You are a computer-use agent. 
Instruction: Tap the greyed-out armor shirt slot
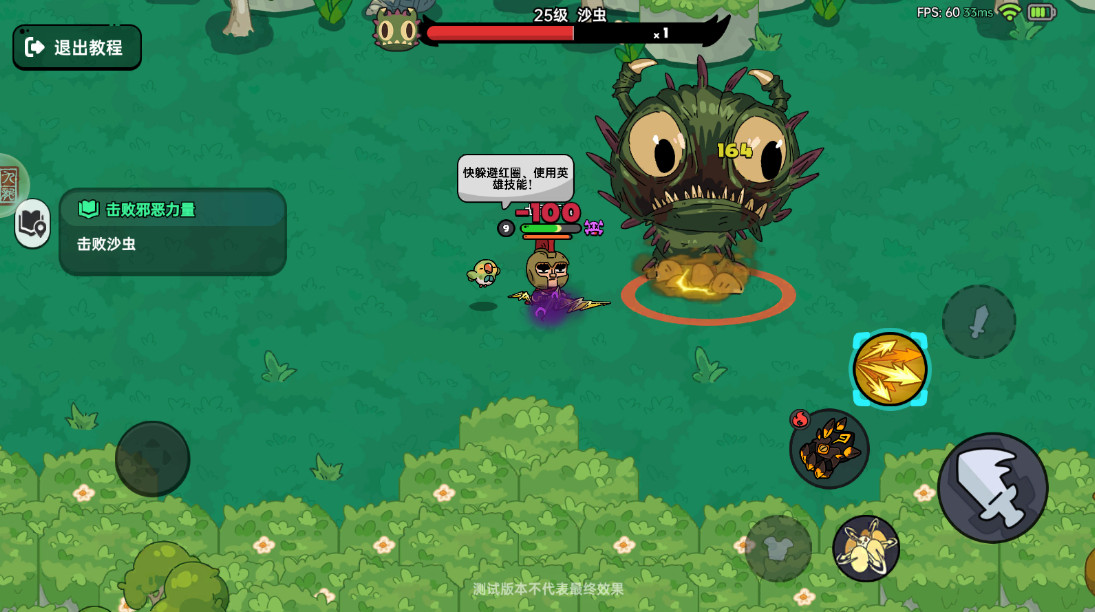tap(778, 548)
